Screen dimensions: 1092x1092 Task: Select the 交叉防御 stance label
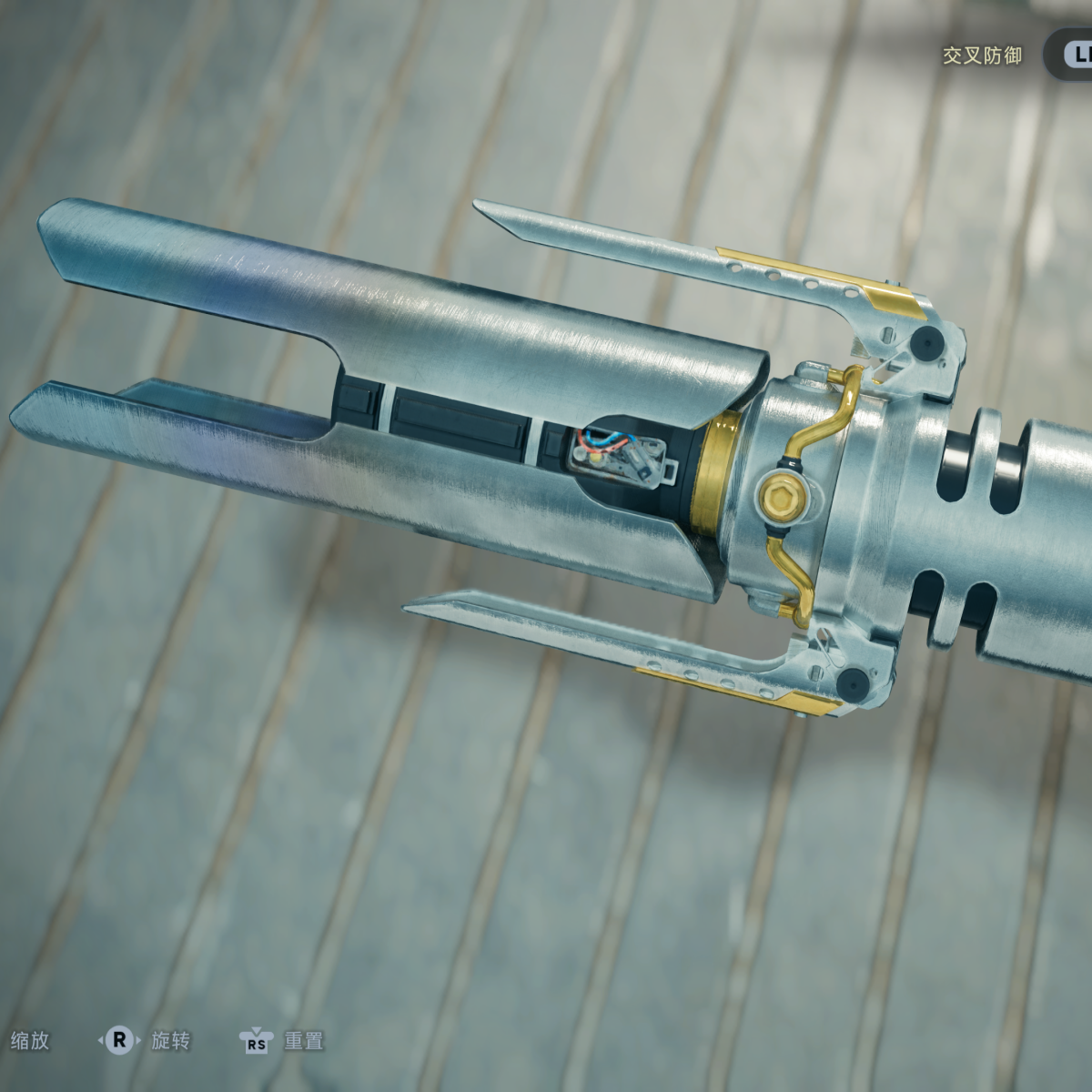click(982, 56)
